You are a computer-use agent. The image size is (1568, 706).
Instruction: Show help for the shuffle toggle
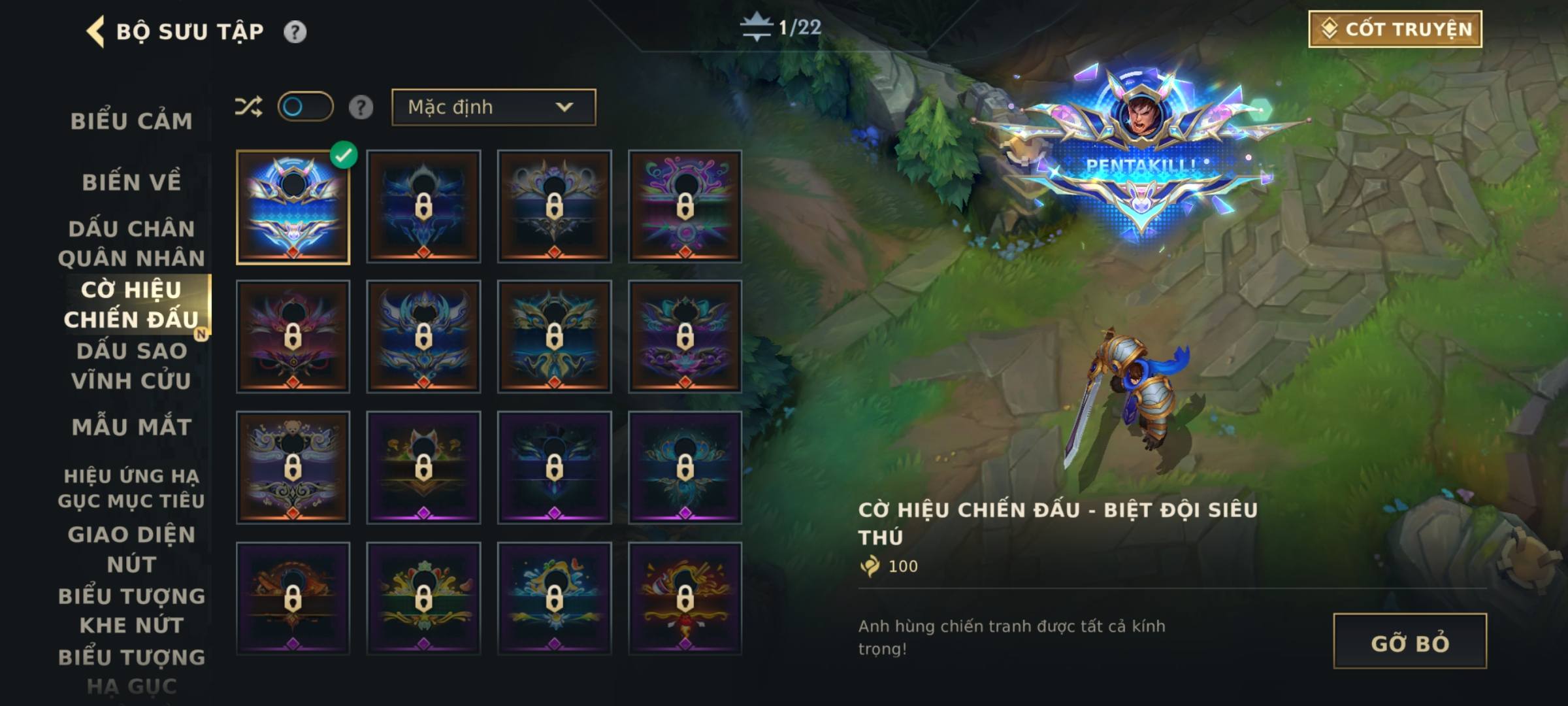361,107
